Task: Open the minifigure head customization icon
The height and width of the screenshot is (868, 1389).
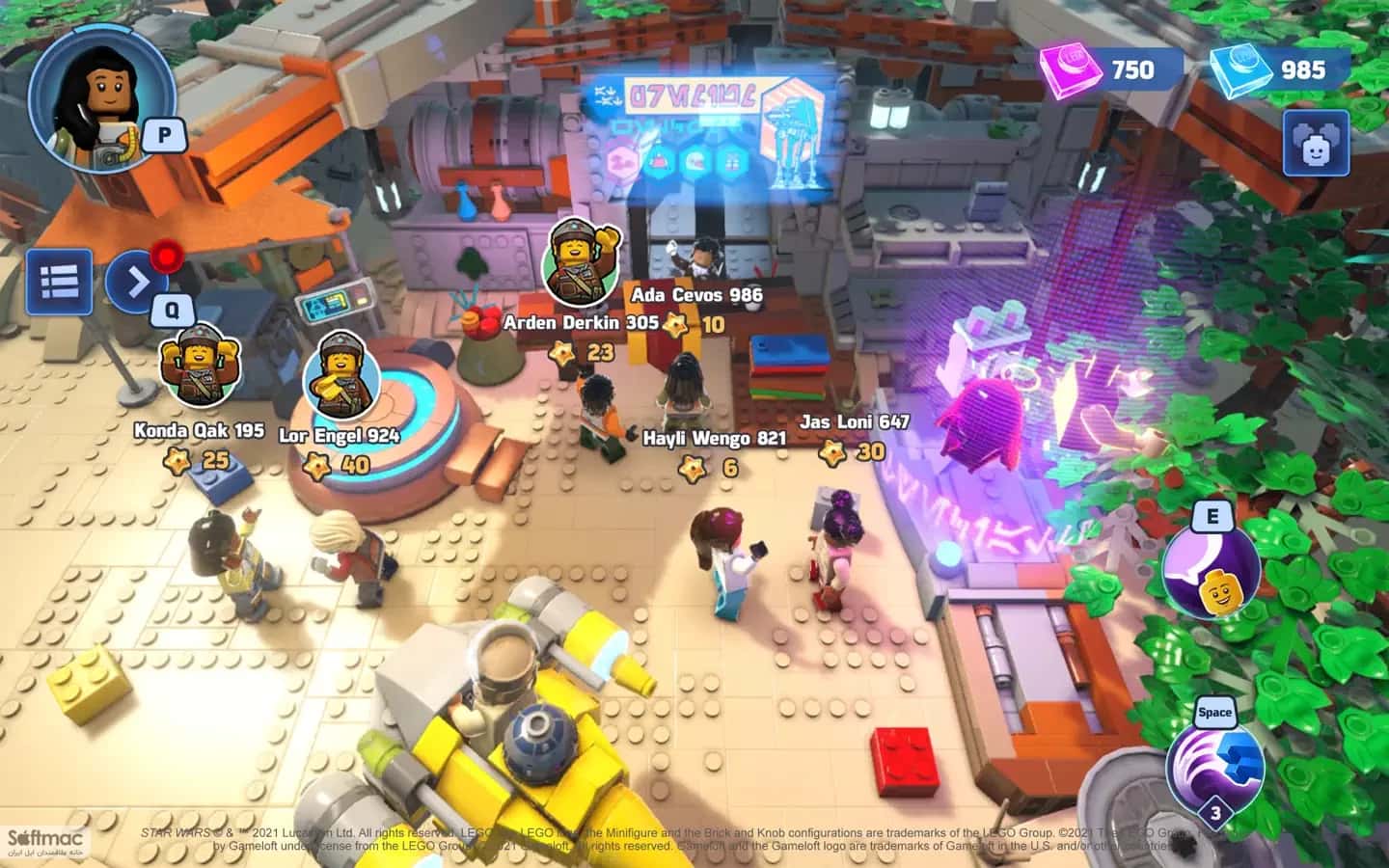Action: tap(1314, 141)
